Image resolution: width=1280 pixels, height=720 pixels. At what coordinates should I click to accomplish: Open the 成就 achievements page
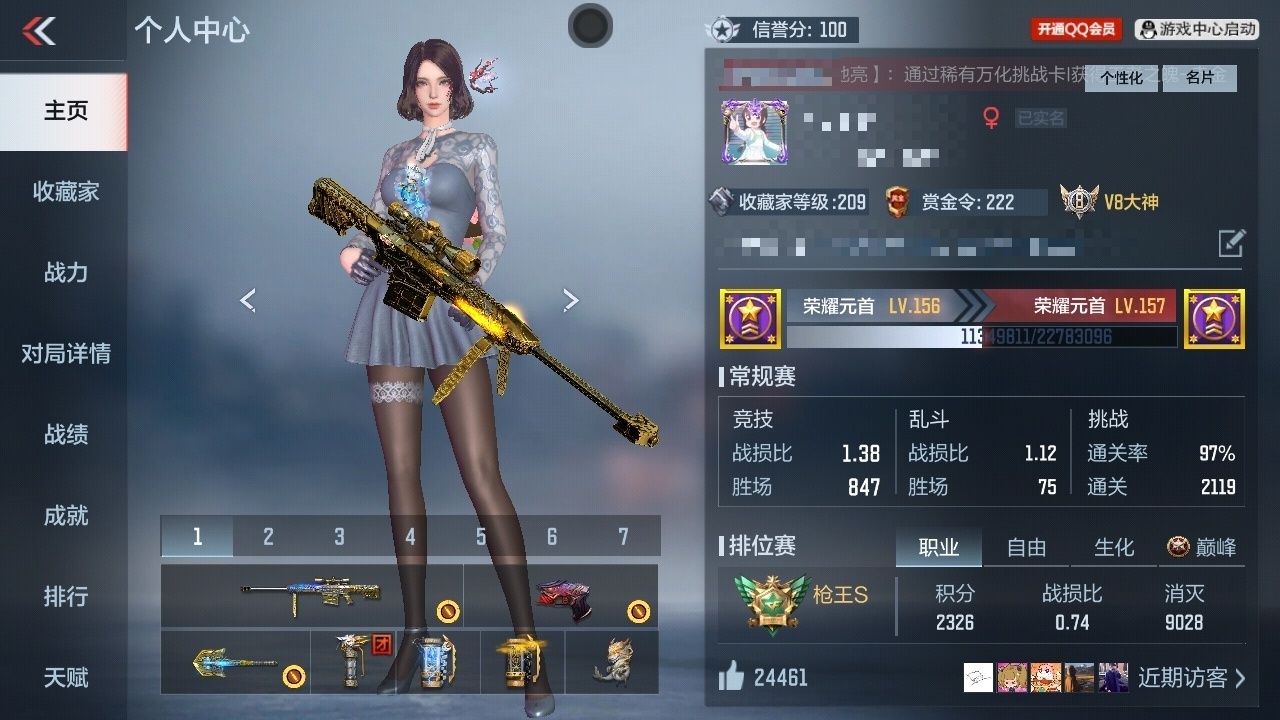[65, 515]
